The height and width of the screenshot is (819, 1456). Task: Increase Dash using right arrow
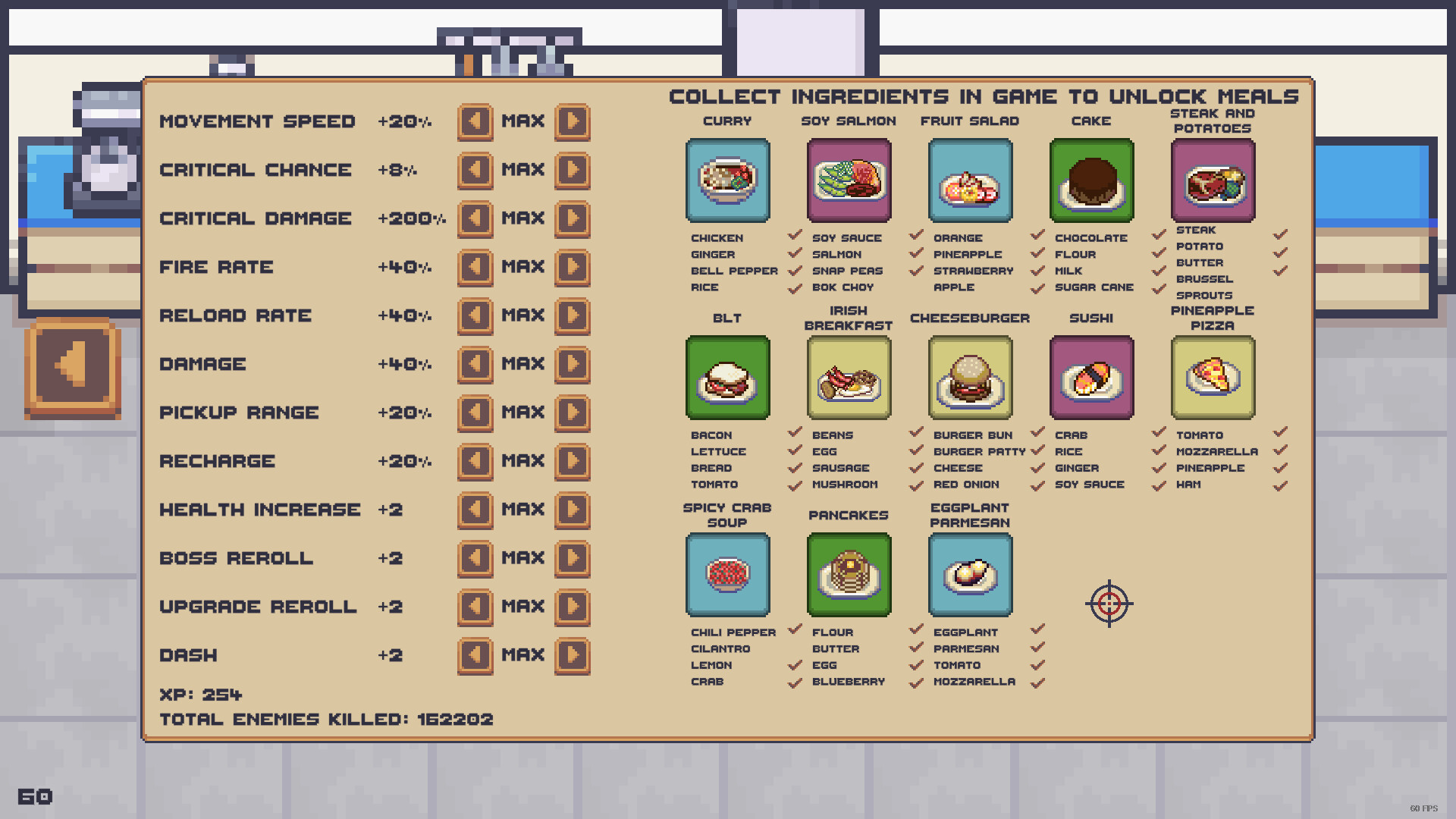coord(573,654)
